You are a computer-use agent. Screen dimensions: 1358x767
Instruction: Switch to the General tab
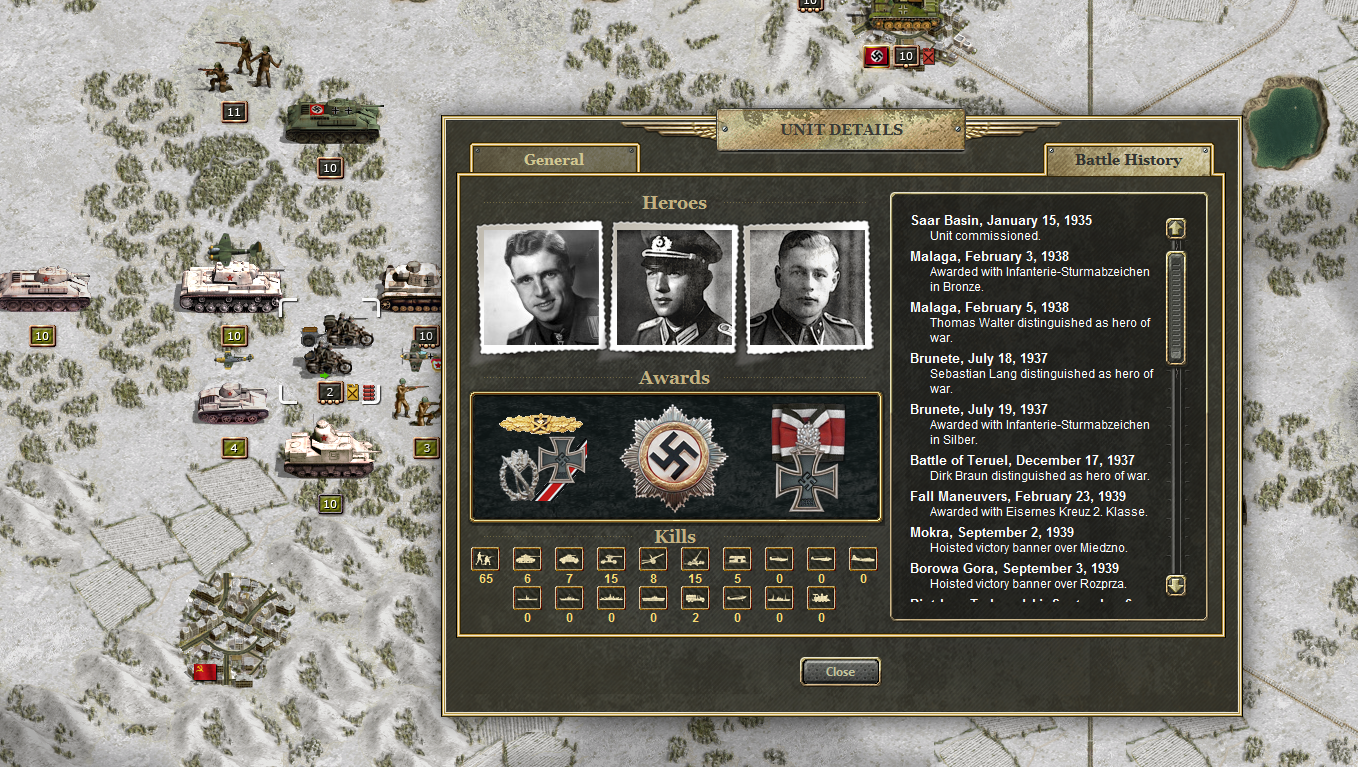(x=554, y=159)
